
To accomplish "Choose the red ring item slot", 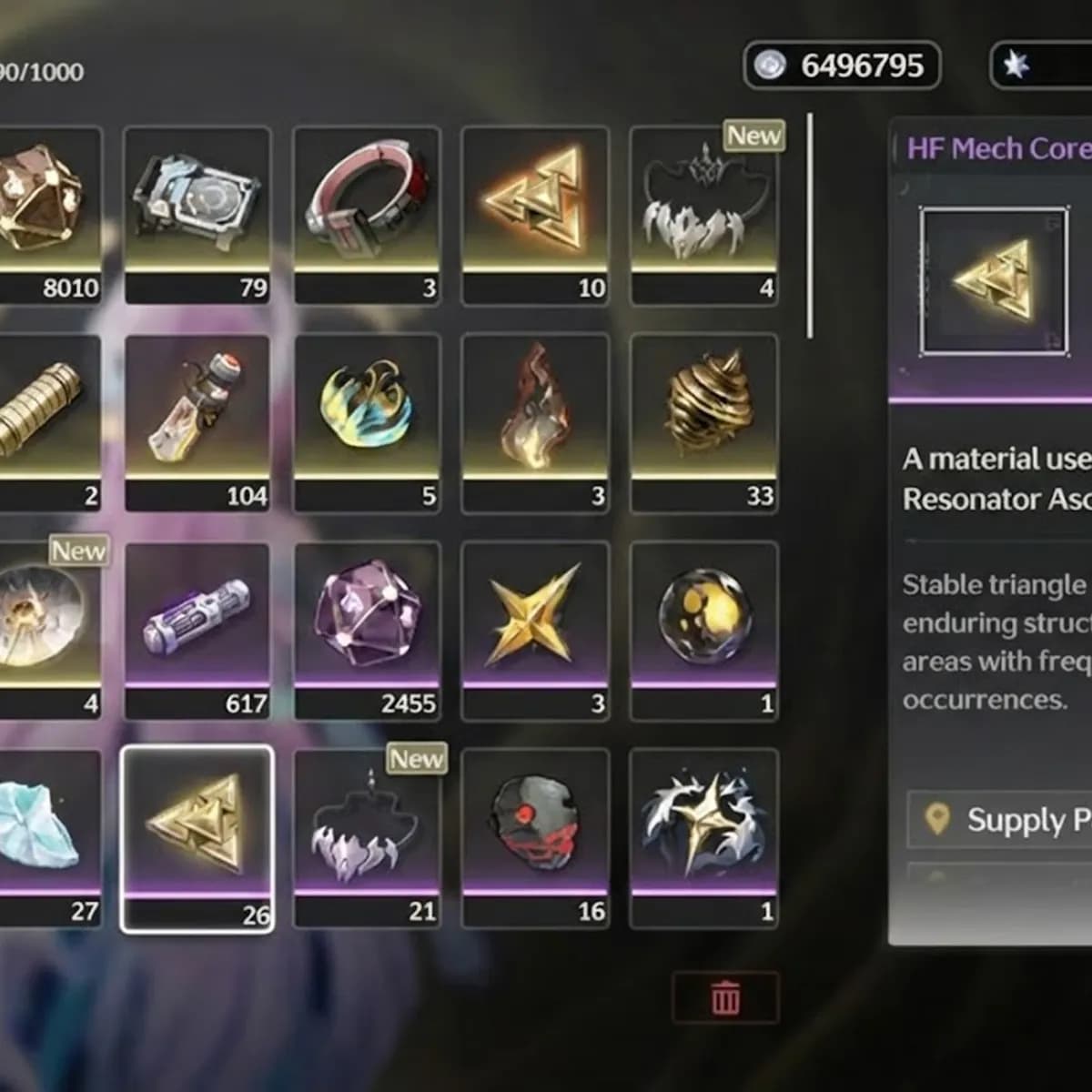I will pyautogui.click(x=367, y=214).
